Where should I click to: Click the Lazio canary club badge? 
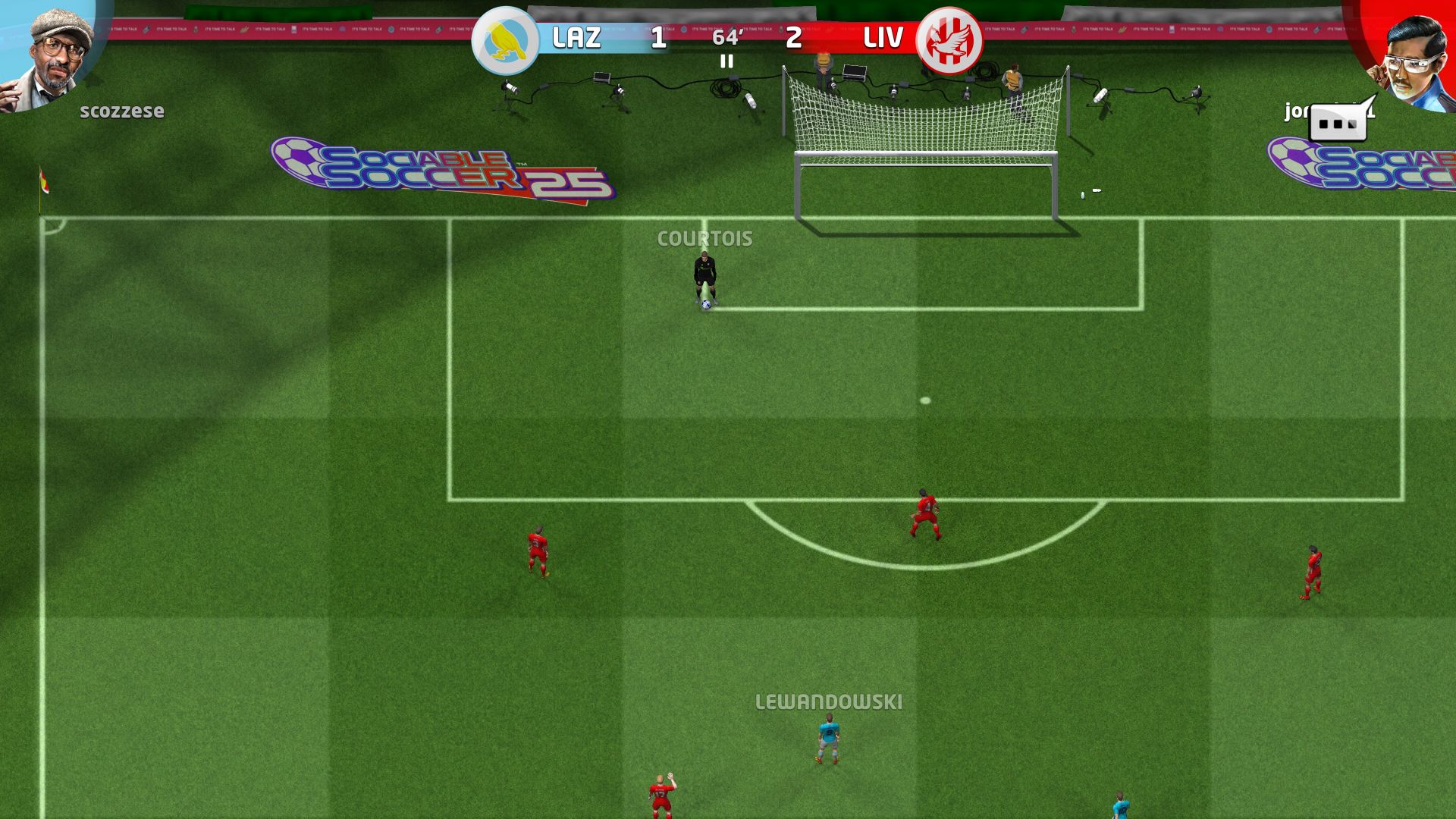tap(507, 37)
